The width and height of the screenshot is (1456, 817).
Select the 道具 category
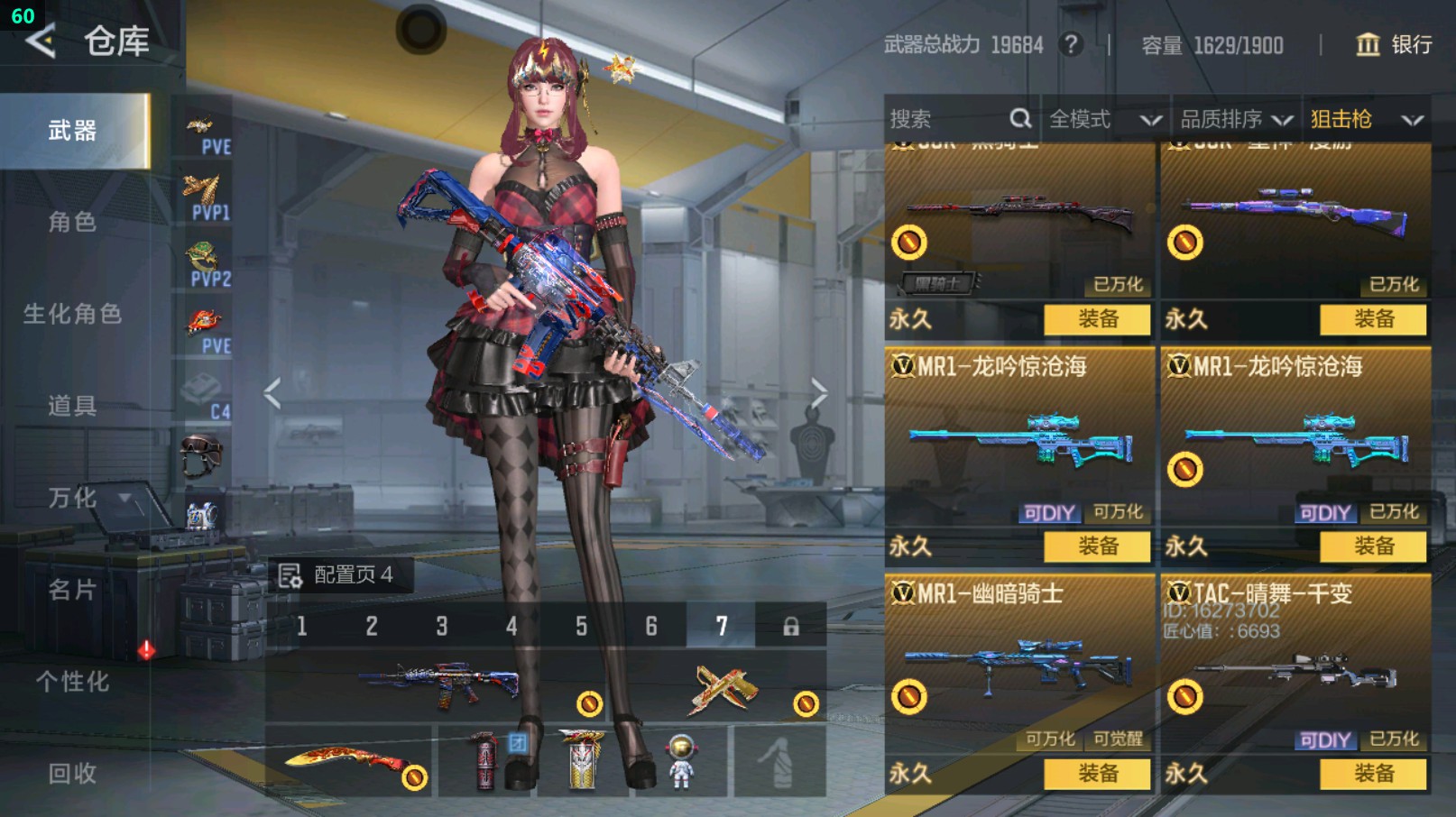pyautogui.click(x=72, y=406)
